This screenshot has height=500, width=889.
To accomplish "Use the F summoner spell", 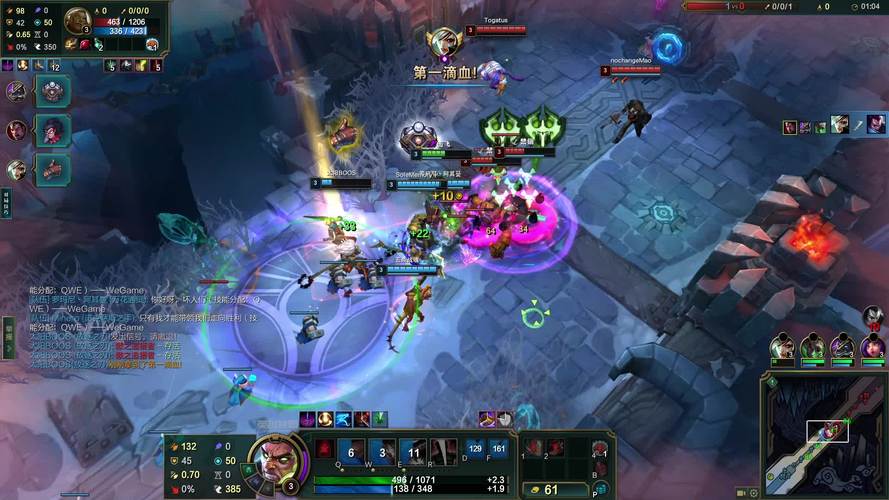I will (498, 450).
